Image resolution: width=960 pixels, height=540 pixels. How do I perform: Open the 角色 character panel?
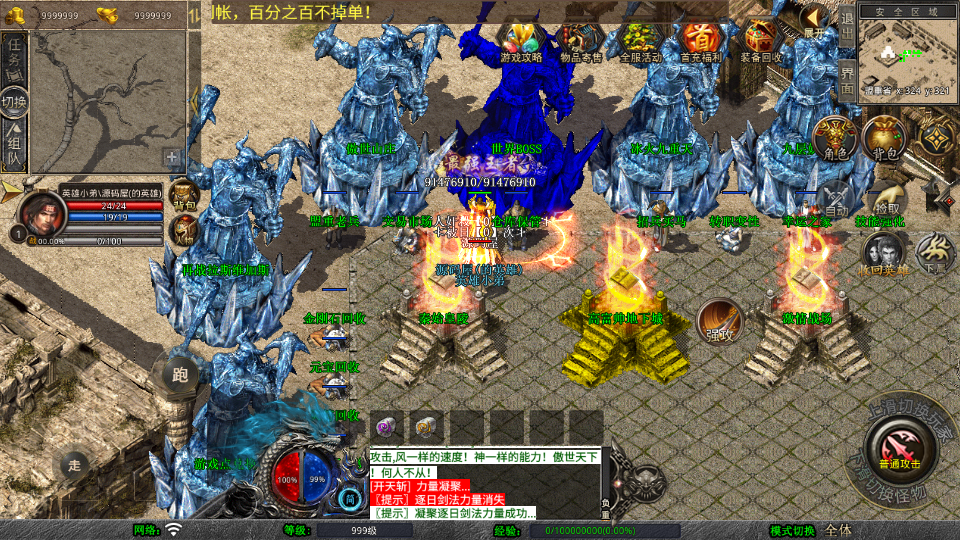[x=834, y=138]
